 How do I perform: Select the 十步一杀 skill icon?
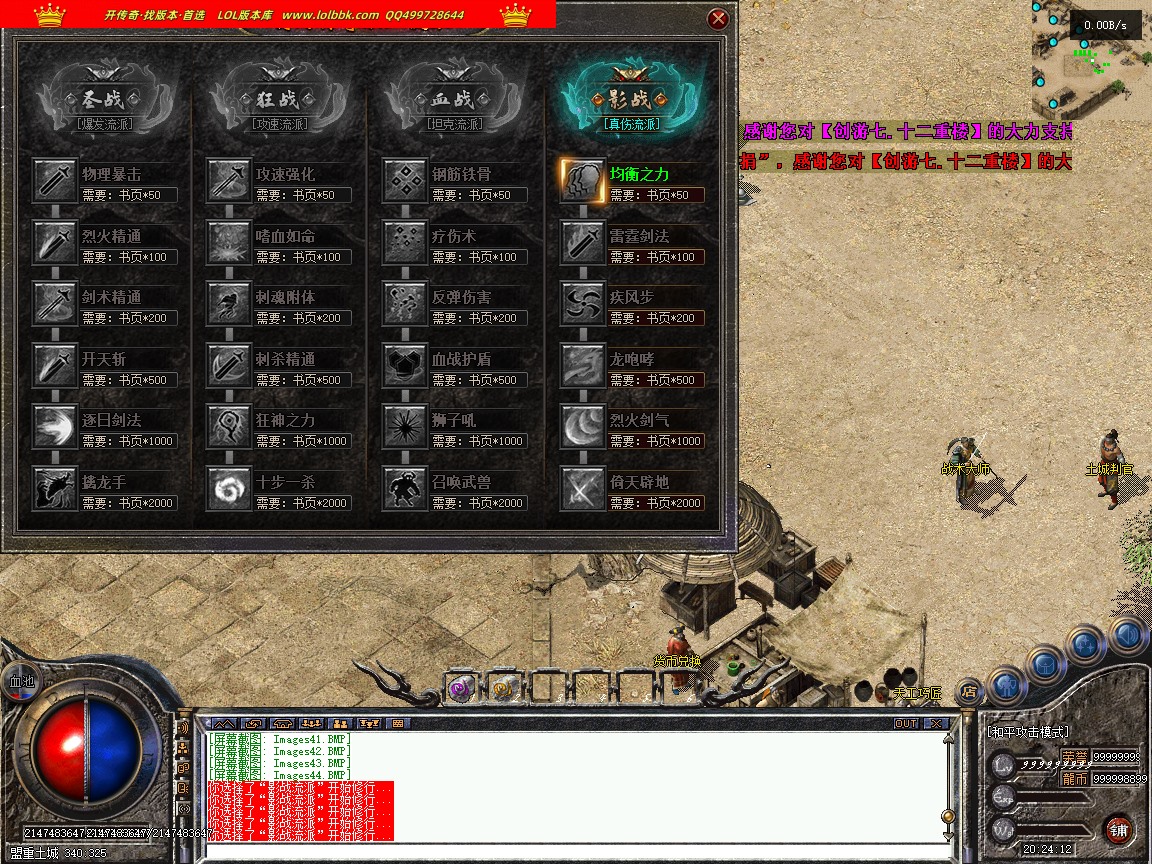(229, 488)
